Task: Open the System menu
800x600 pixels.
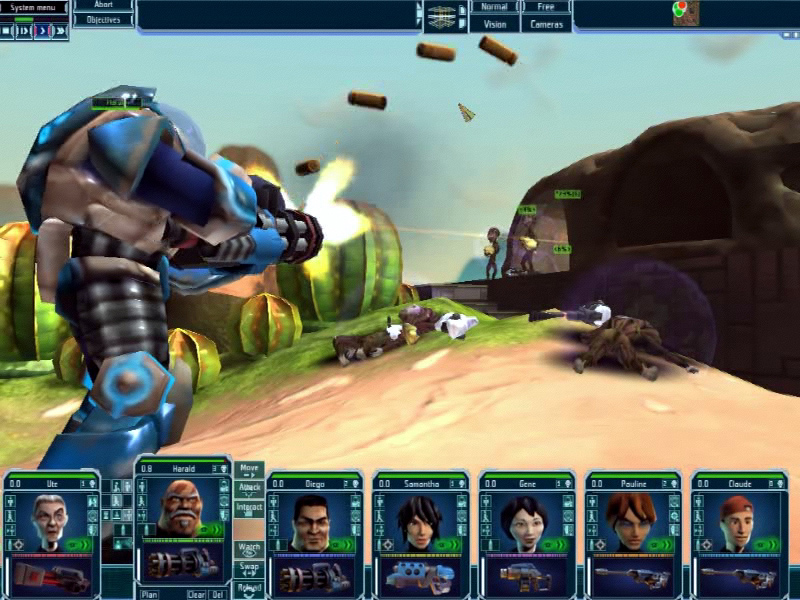Action: (x=33, y=6)
